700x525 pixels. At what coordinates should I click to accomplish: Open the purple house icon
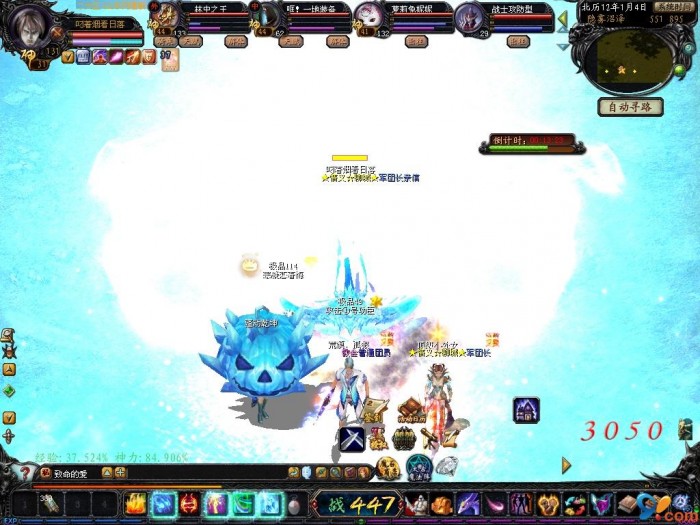click(526, 410)
